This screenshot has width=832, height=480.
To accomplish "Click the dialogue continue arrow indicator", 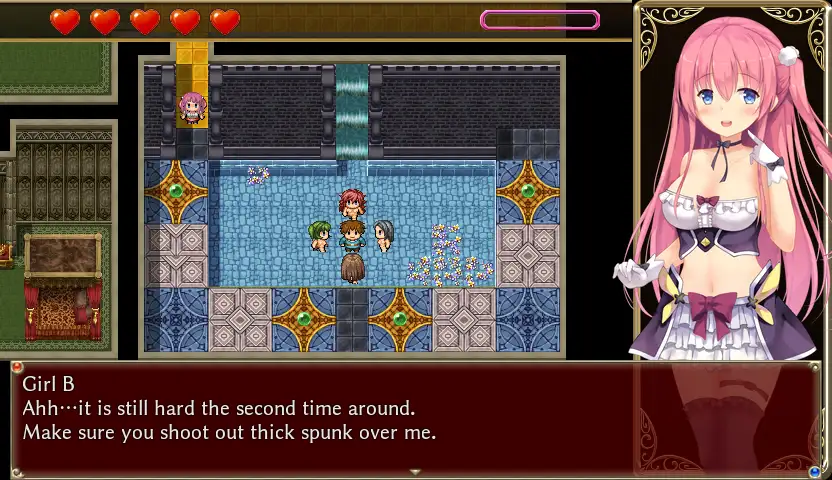I will [415, 472].
